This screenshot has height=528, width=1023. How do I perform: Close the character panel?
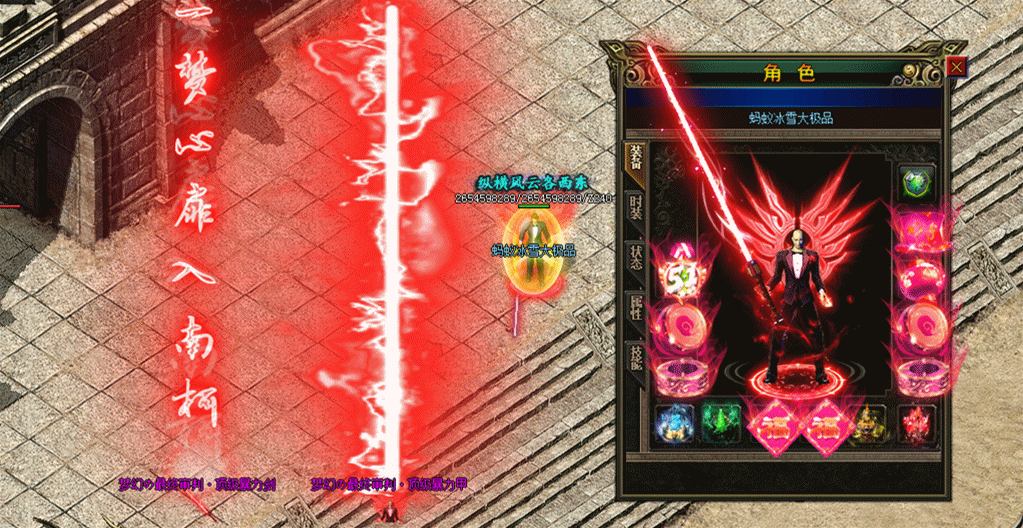point(957,67)
